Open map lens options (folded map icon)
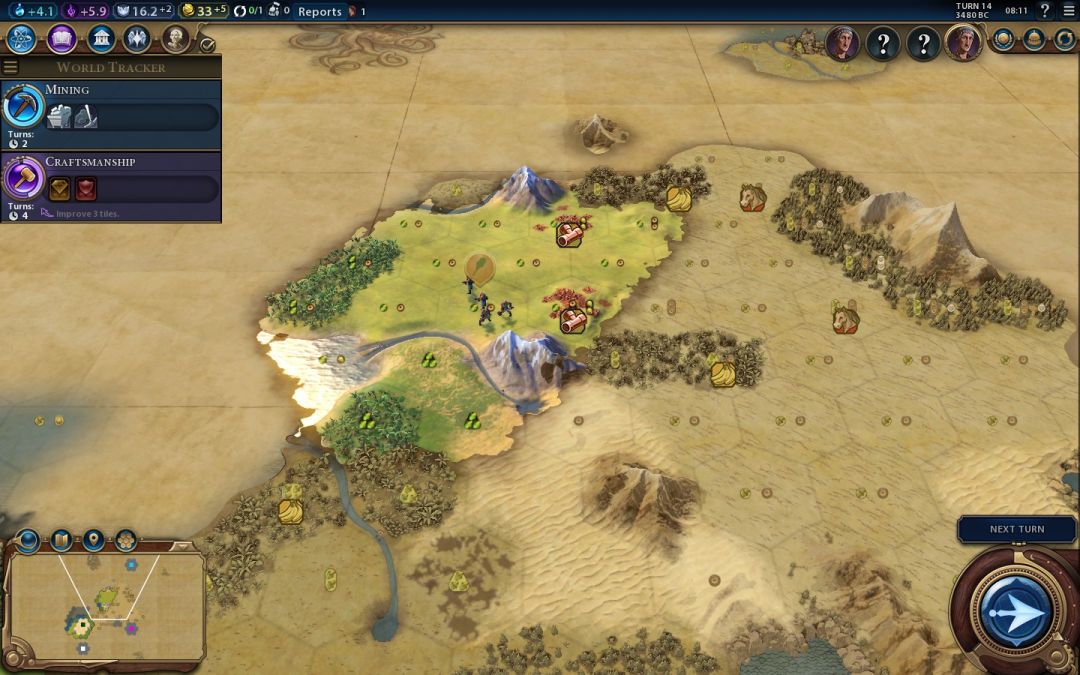This screenshot has height=675, width=1080. click(x=61, y=540)
